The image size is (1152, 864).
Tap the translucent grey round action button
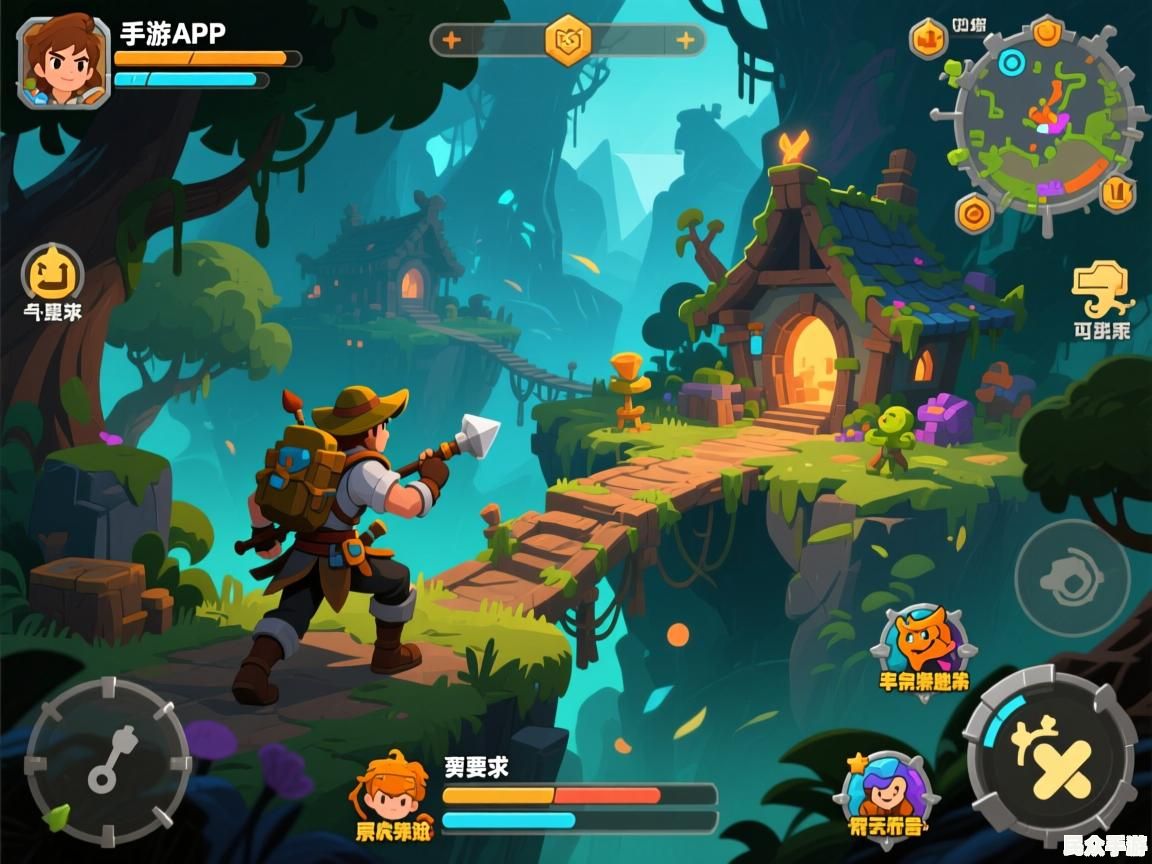[x=1072, y=577]
